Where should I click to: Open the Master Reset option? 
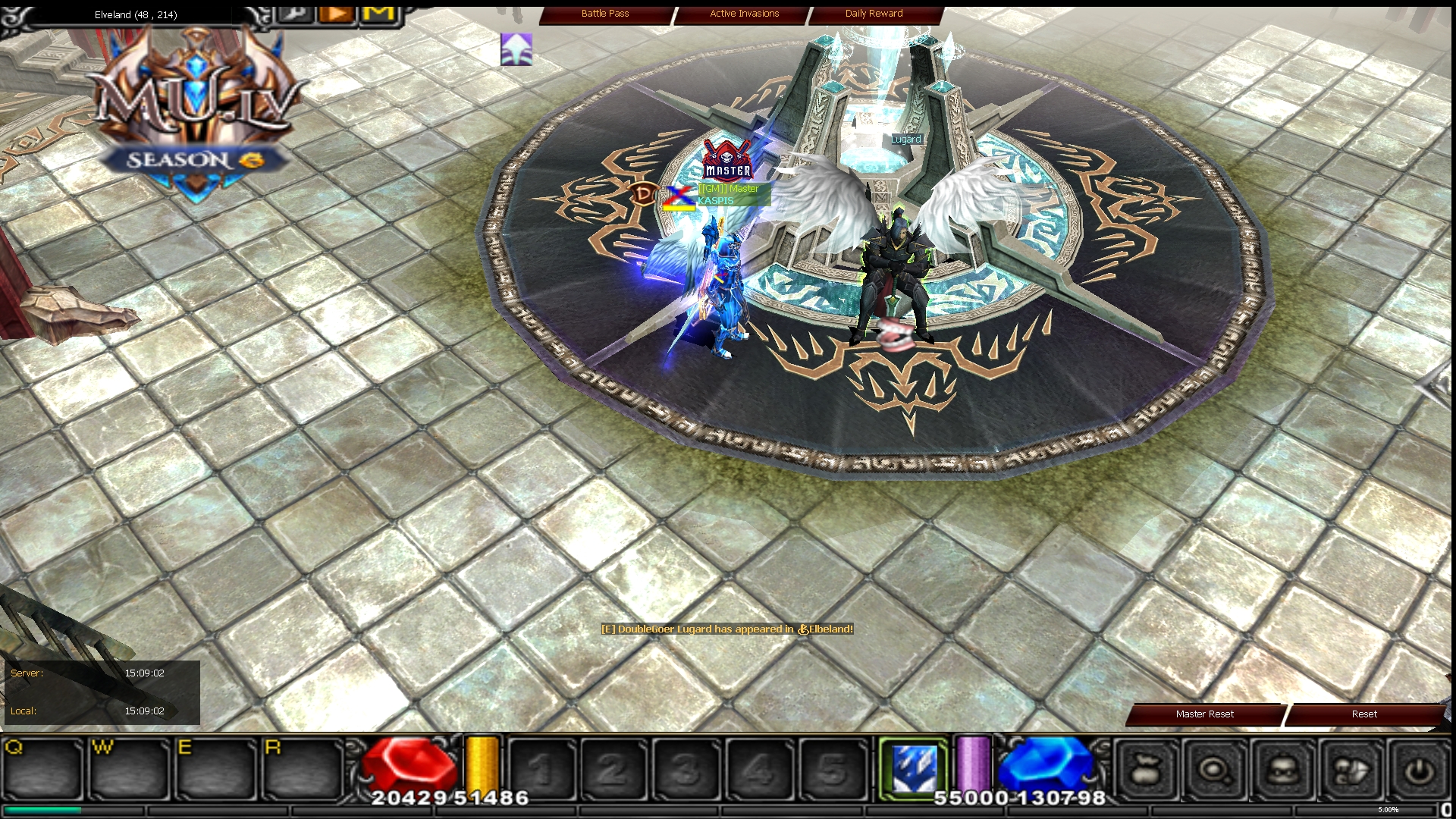coord(1204,714)
